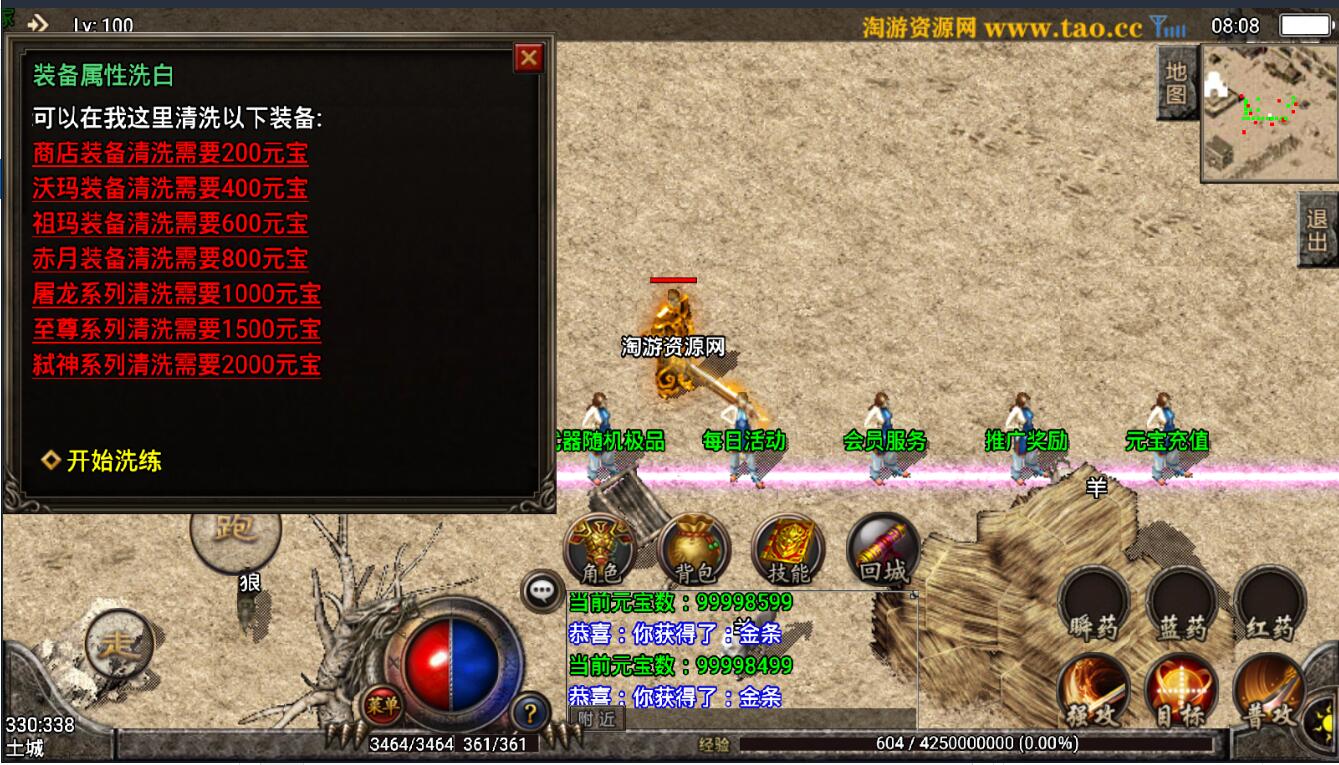This screenshot has width=1339, height=765.
Task: Open the 技能 skills book
Action: click(788, 550)
